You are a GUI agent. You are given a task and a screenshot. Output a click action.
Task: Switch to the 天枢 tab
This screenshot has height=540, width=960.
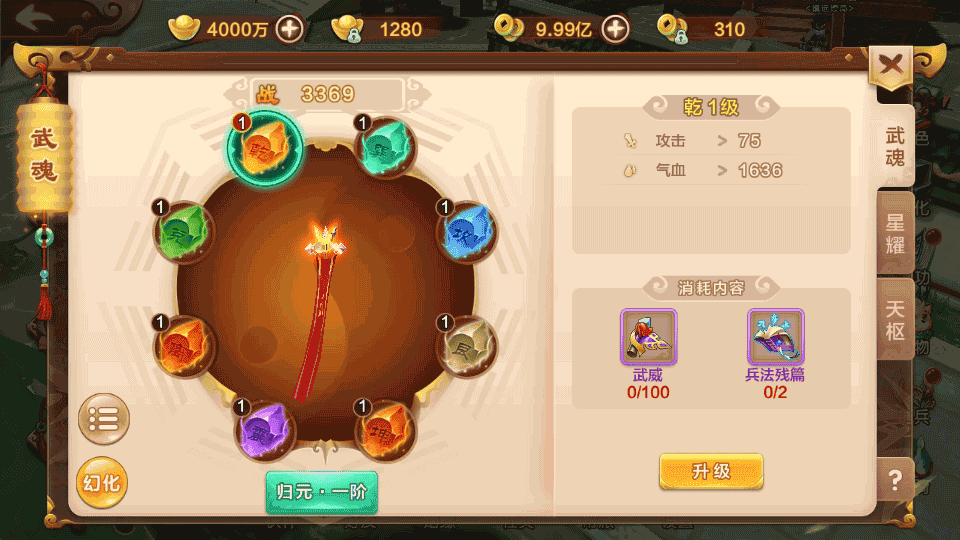[x=894, y=319]
